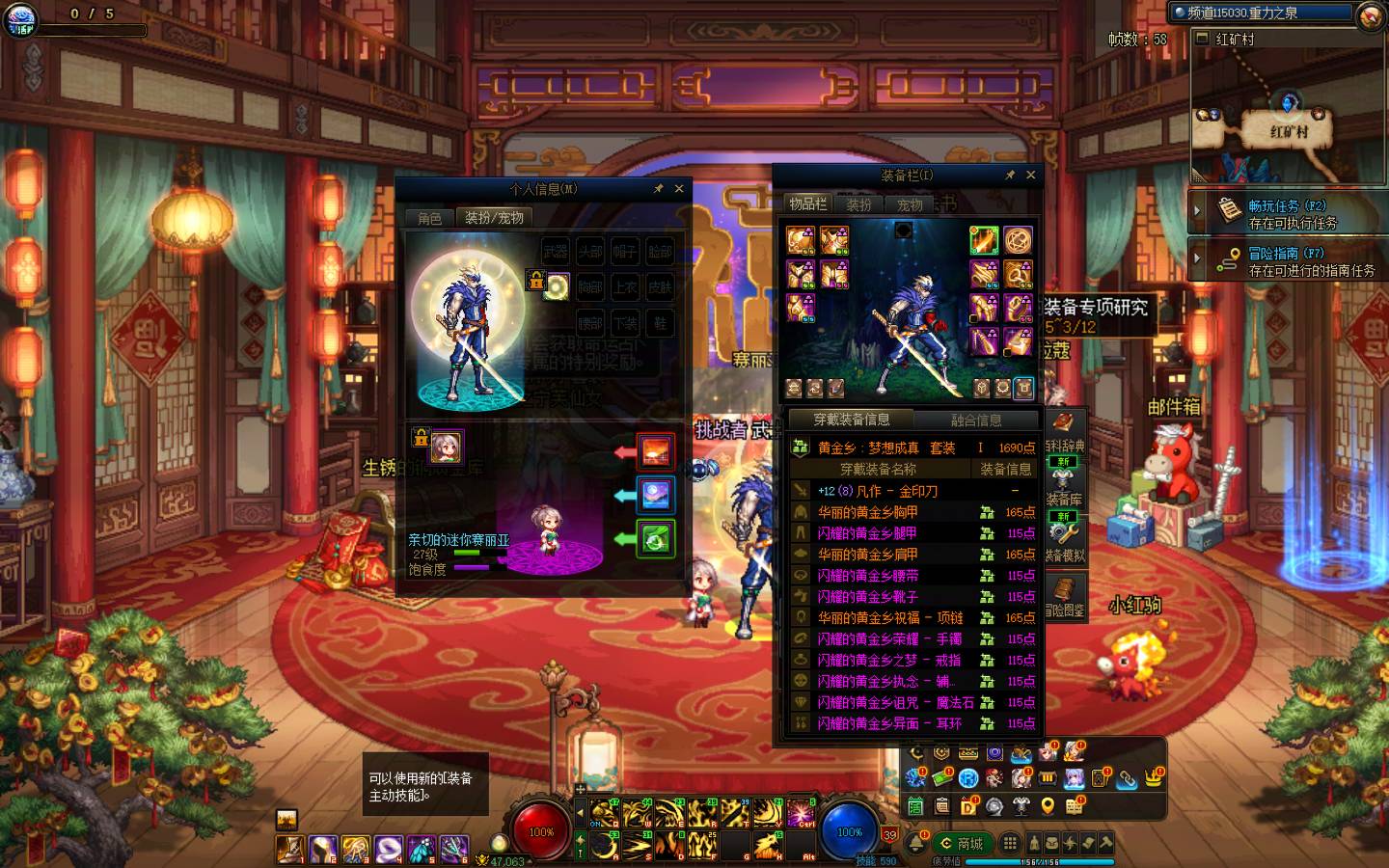Click the green swirl pet skill icon
The image size is (1389, 868).
coord(656,538)
